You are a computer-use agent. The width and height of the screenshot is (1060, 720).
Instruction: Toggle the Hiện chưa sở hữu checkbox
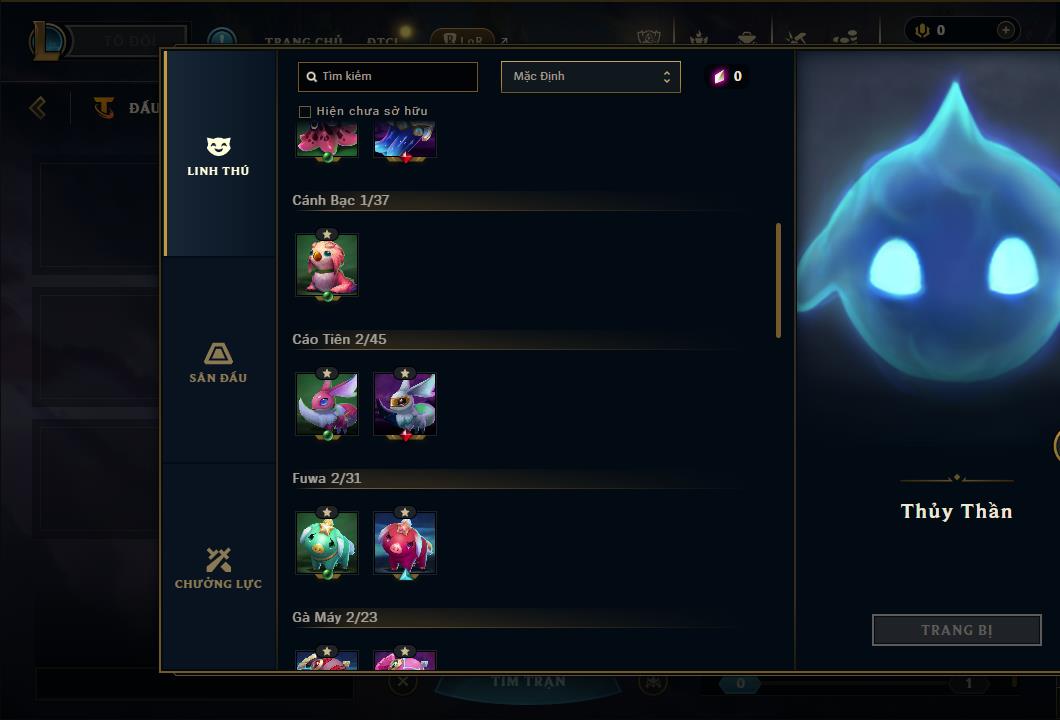305,112
